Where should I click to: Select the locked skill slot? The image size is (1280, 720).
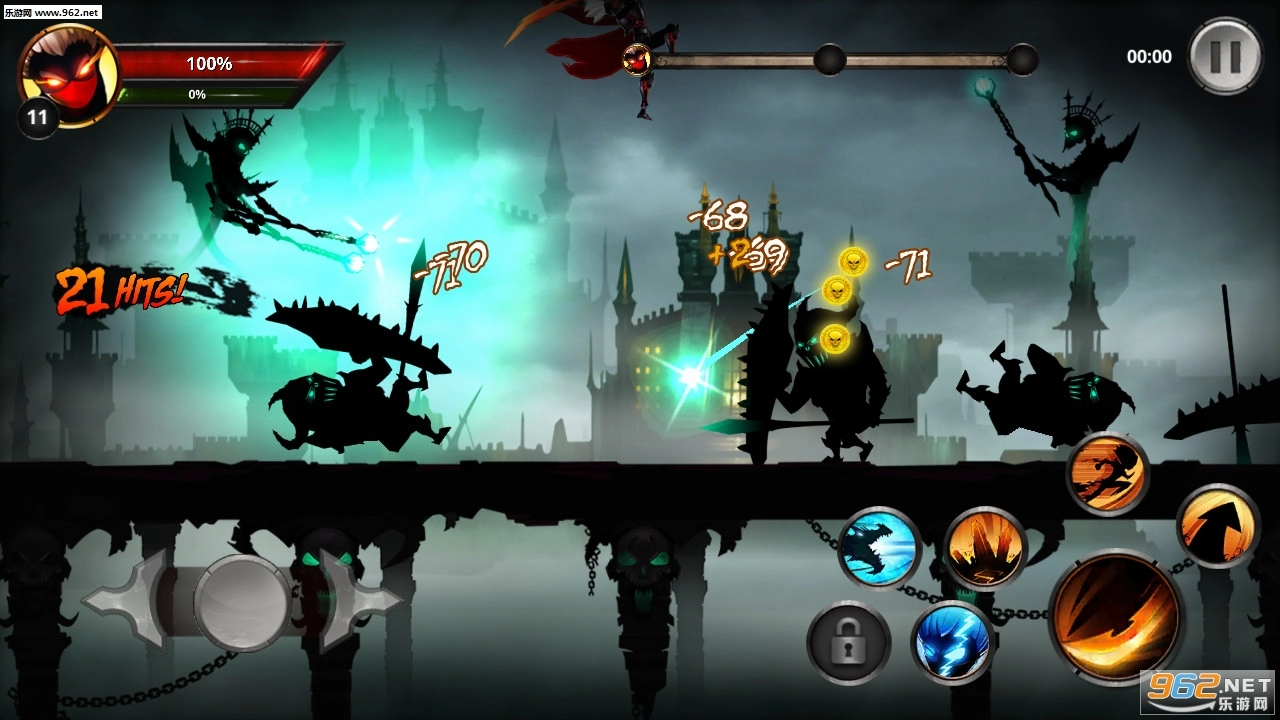click(849, 642)
